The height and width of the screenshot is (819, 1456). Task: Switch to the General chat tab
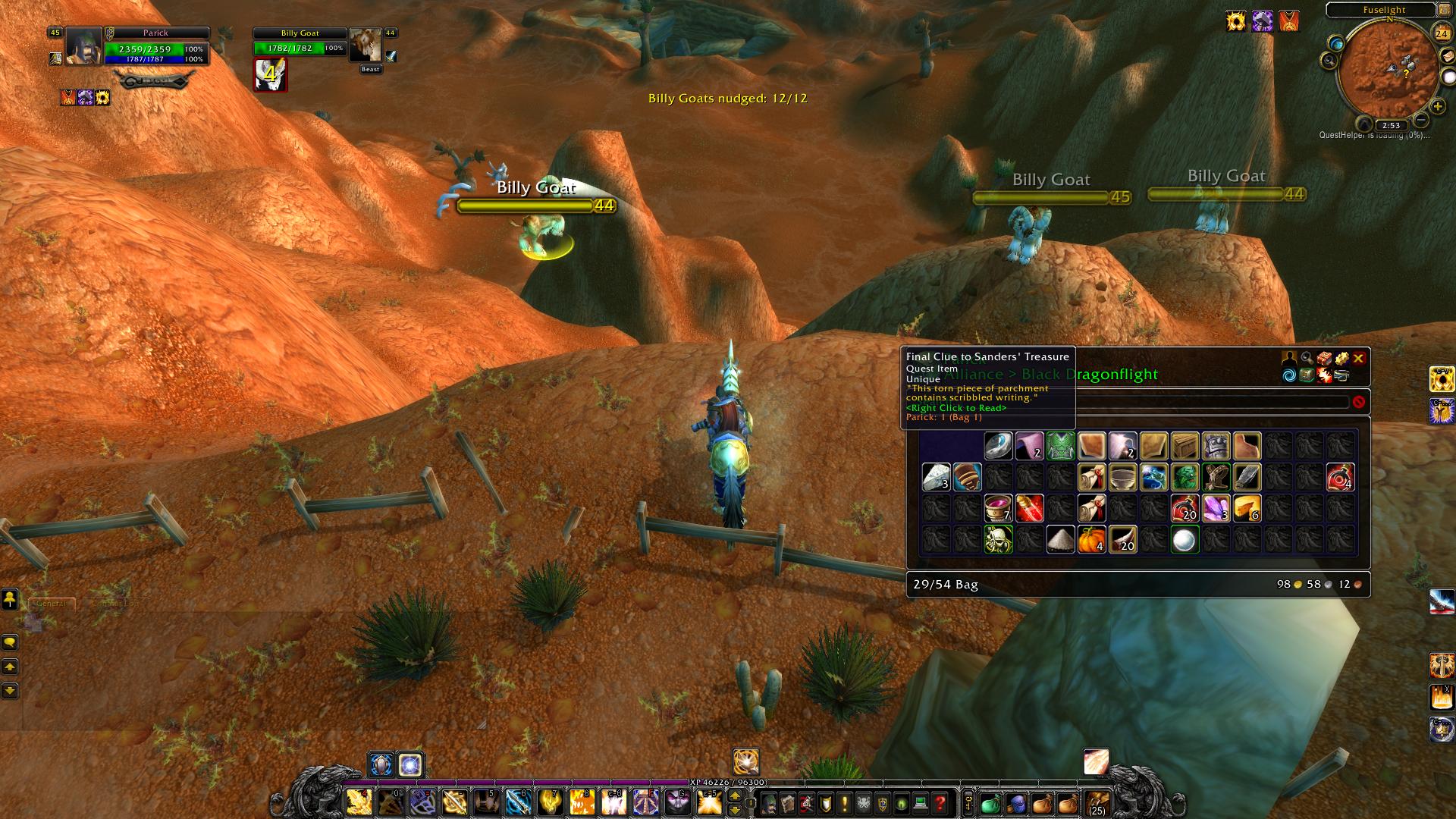coord(52,604)
